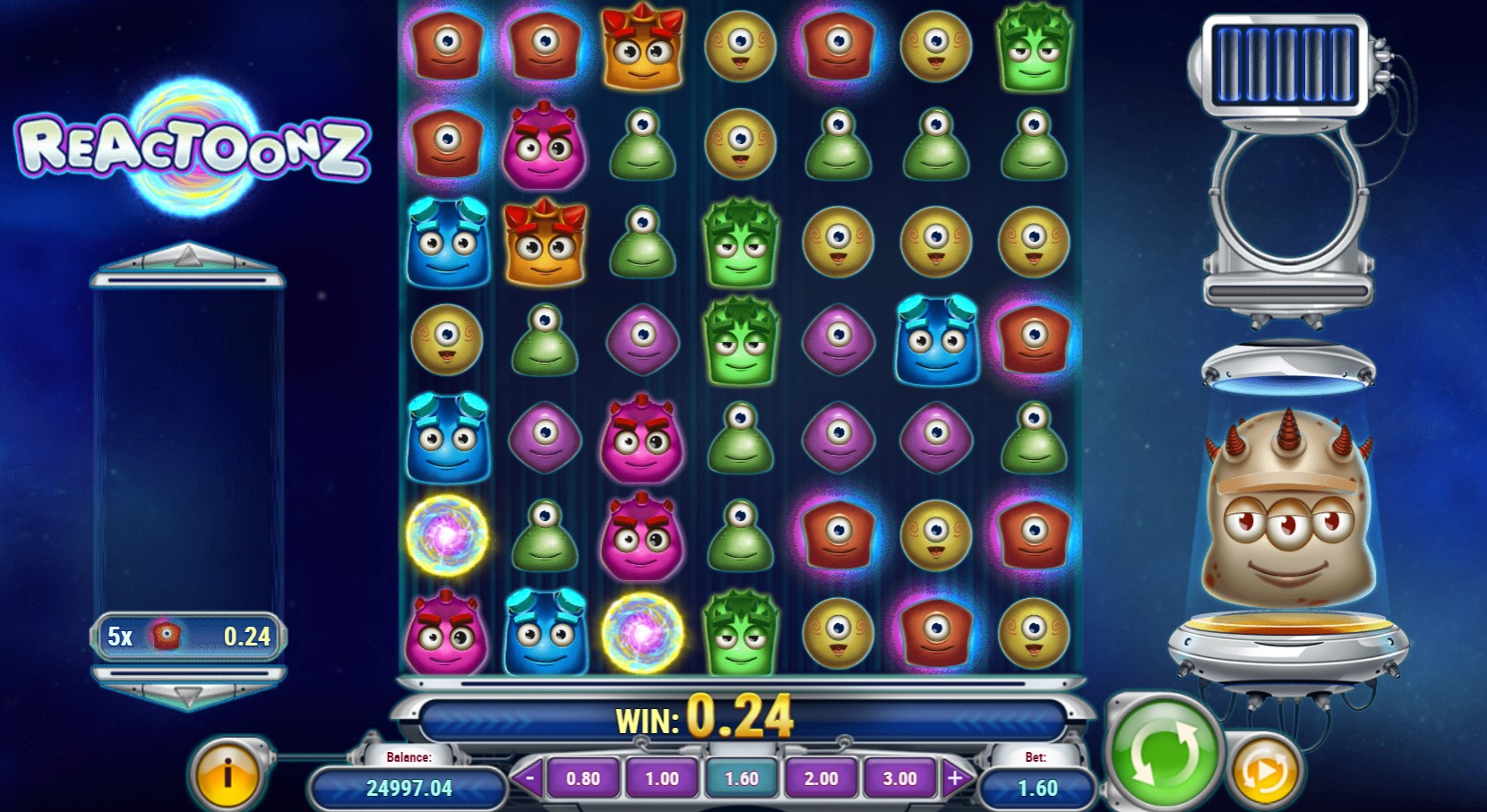Select the pink horned monster symbol on the grid

tap(545, 146)
